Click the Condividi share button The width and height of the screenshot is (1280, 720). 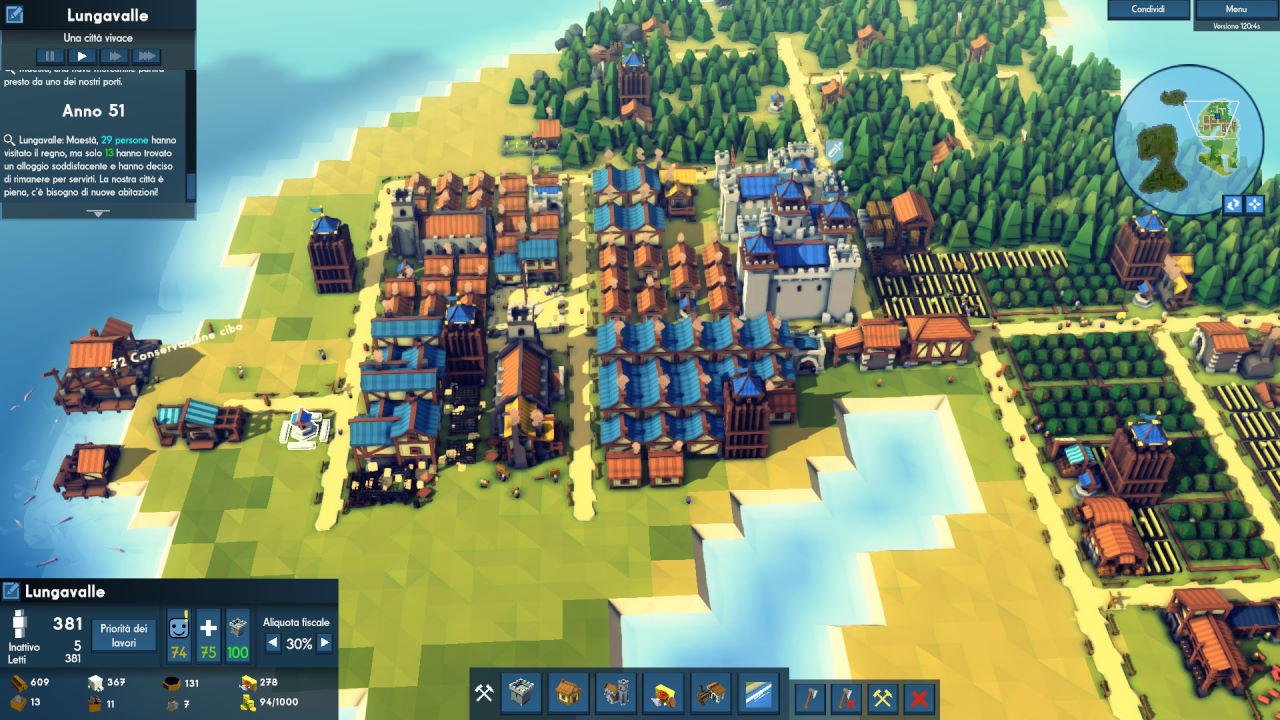point(1147,9)
